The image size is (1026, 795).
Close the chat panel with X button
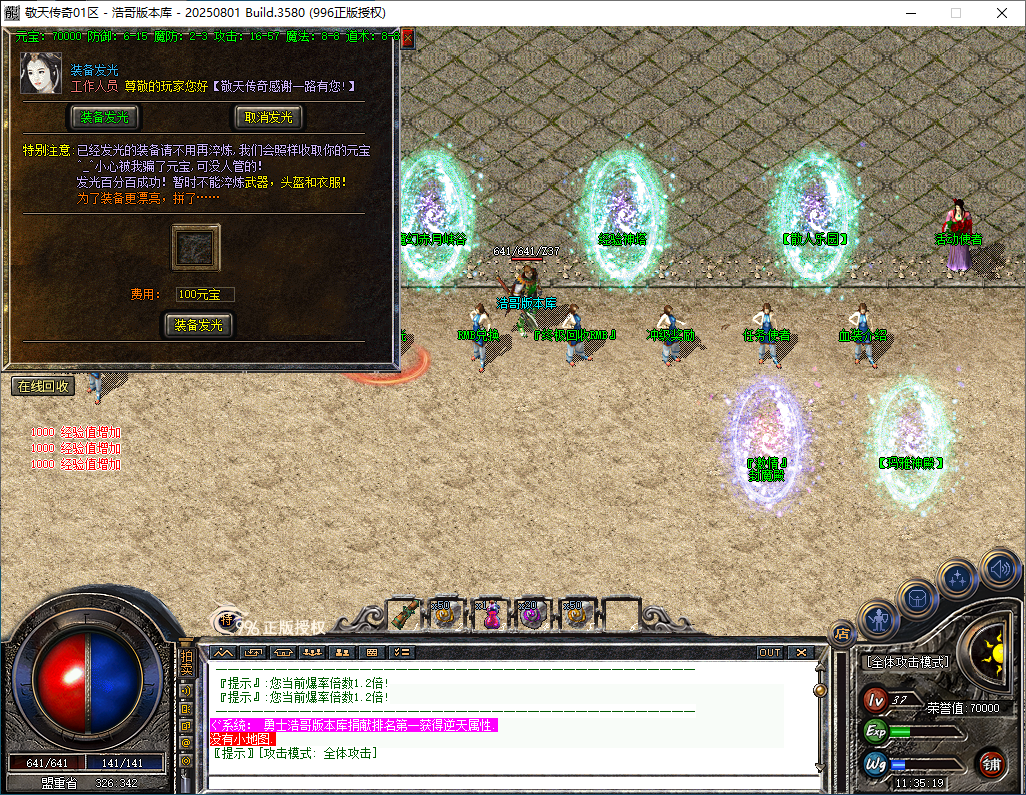802,652
